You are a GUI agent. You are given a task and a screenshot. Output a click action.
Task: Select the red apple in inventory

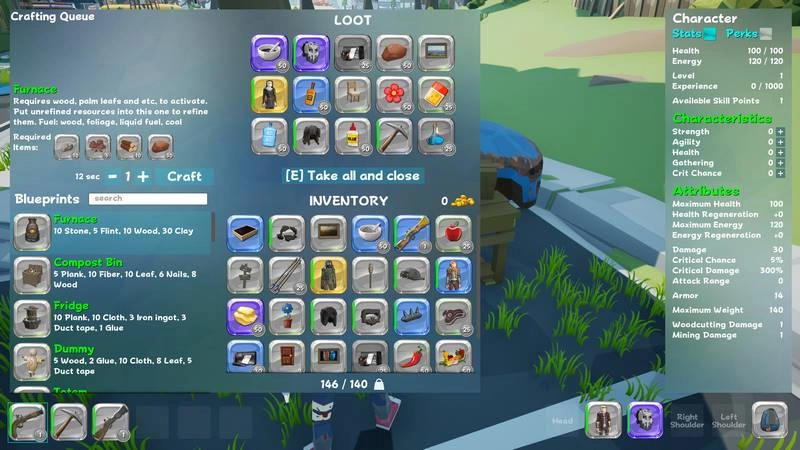(x=453, y=233)
